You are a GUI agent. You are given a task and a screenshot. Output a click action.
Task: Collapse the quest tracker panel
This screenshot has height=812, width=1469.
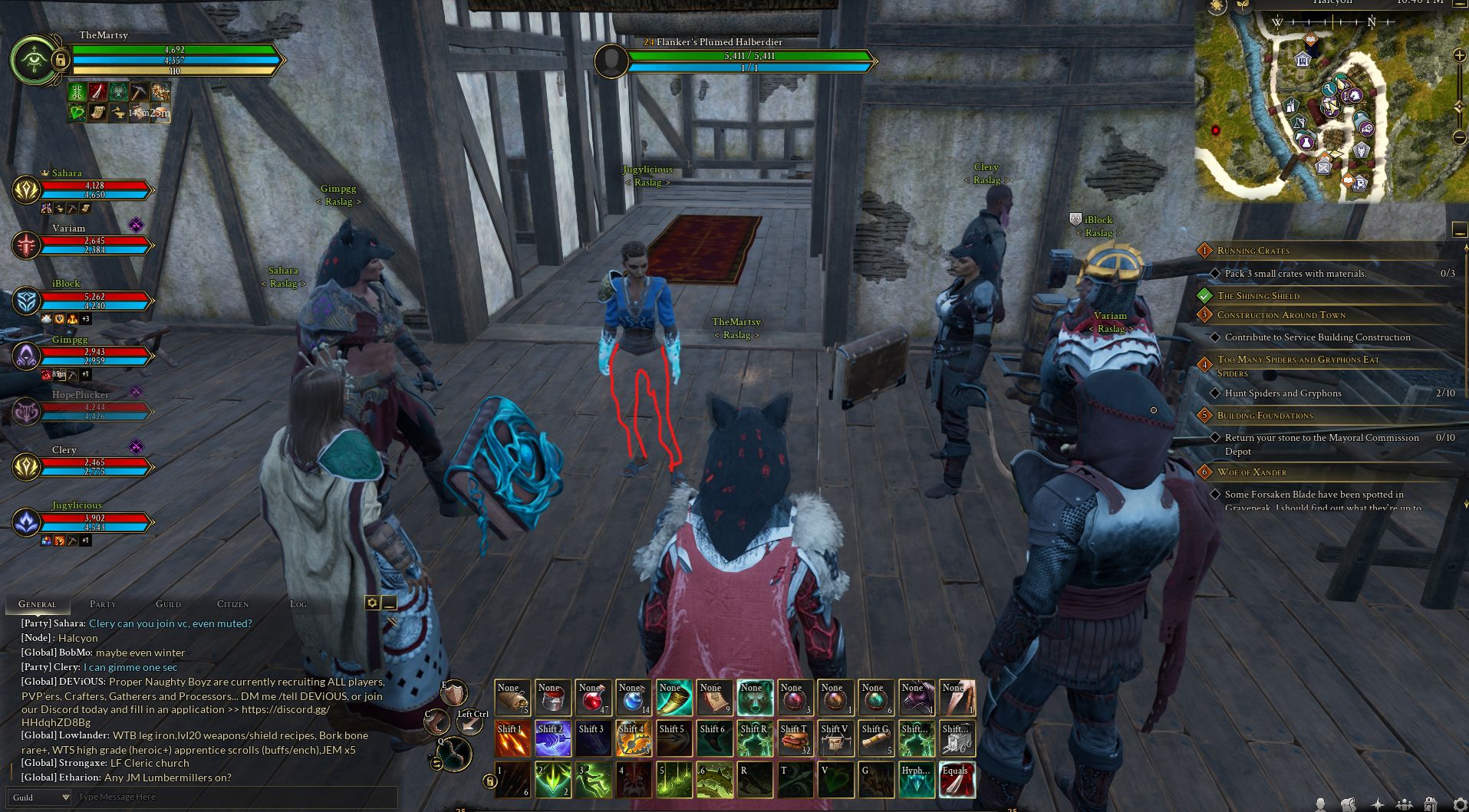(x=1459, y=230)
